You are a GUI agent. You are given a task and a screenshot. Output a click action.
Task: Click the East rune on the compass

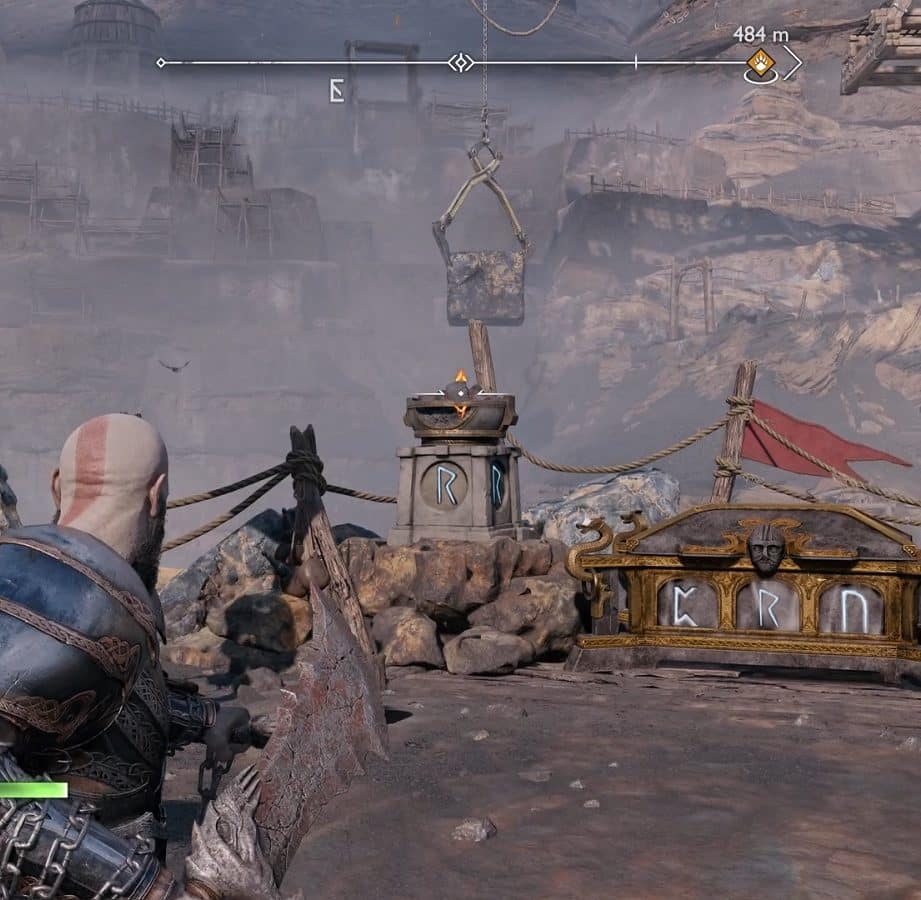click(337, 91)
